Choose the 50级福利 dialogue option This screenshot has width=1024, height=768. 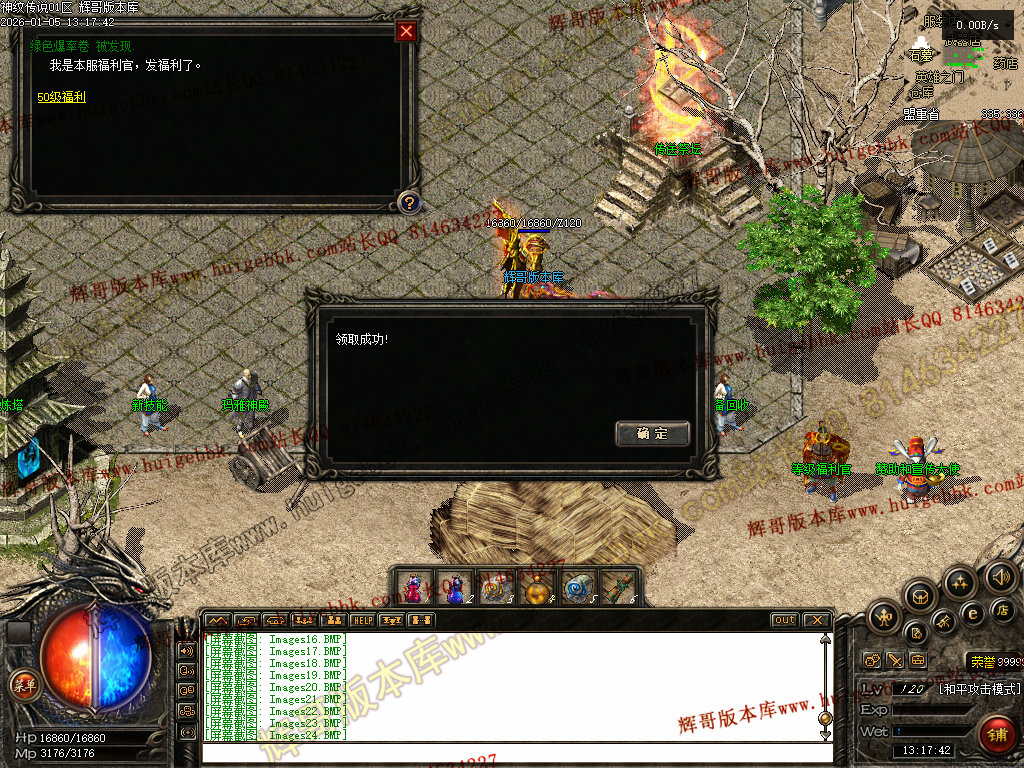(62, 97)
